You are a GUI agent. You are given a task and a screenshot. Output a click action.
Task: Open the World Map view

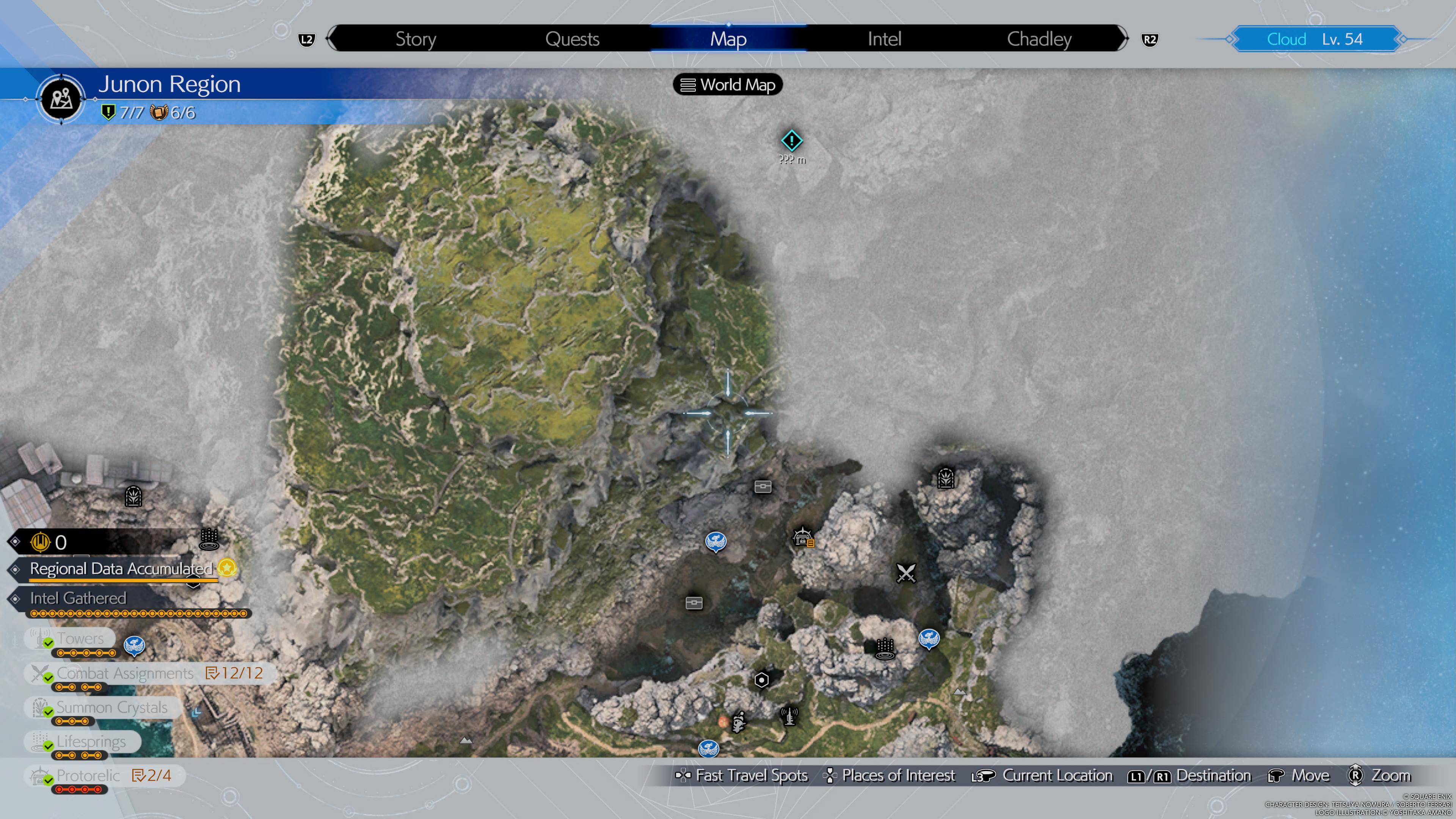coord(728,85)
